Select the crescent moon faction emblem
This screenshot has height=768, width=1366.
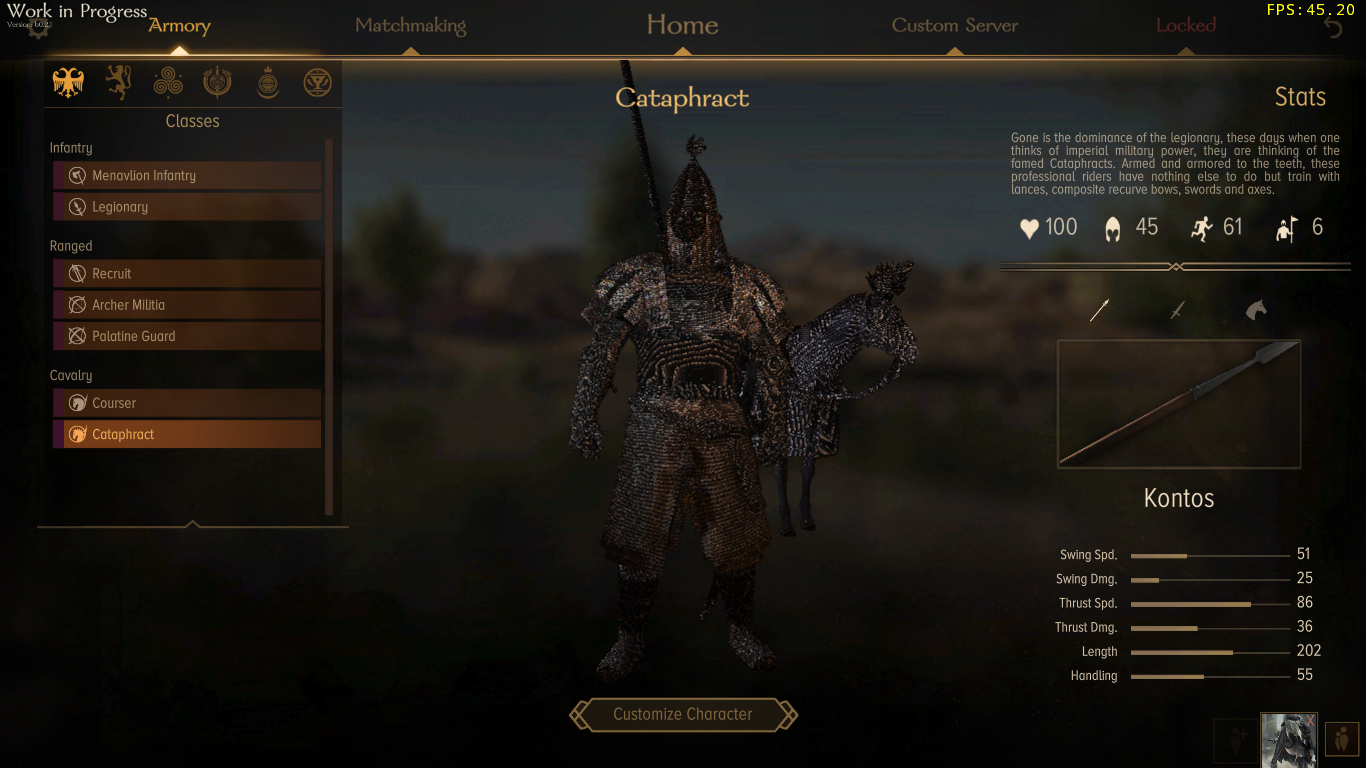pos(267,83)
